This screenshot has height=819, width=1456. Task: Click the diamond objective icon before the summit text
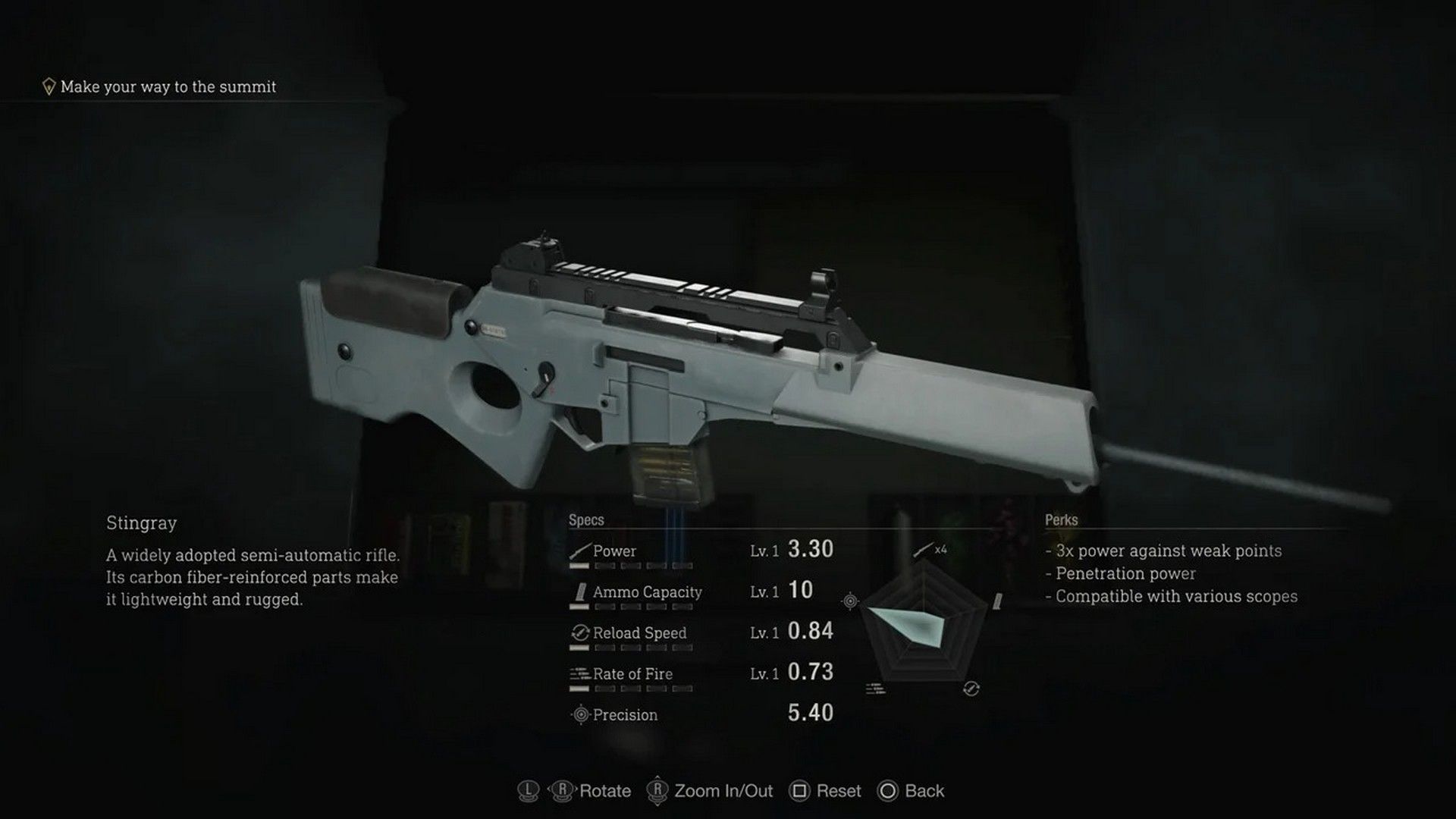pyautogui.click(x=48, y=86)
